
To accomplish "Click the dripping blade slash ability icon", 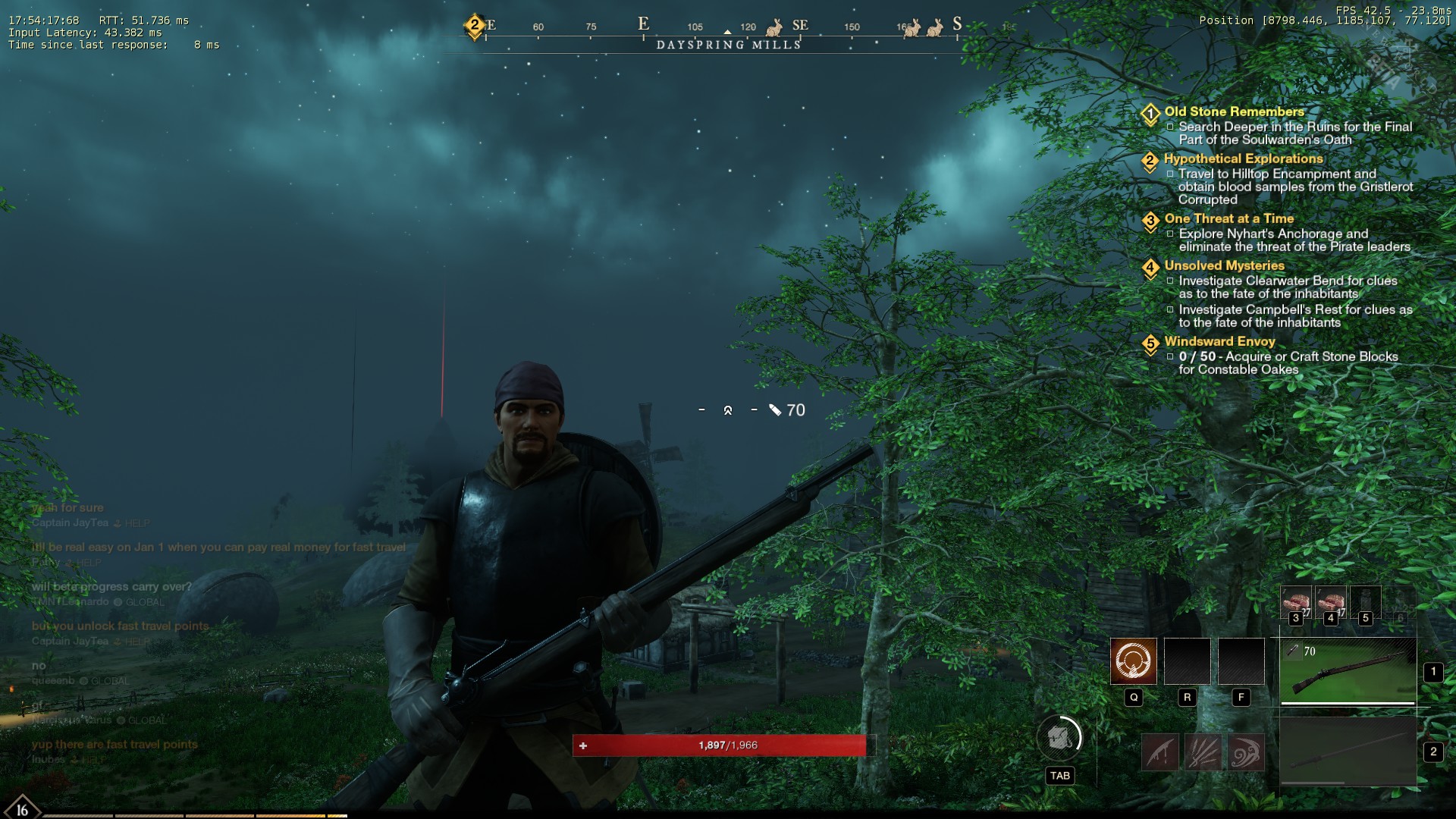I will 1160,753.
